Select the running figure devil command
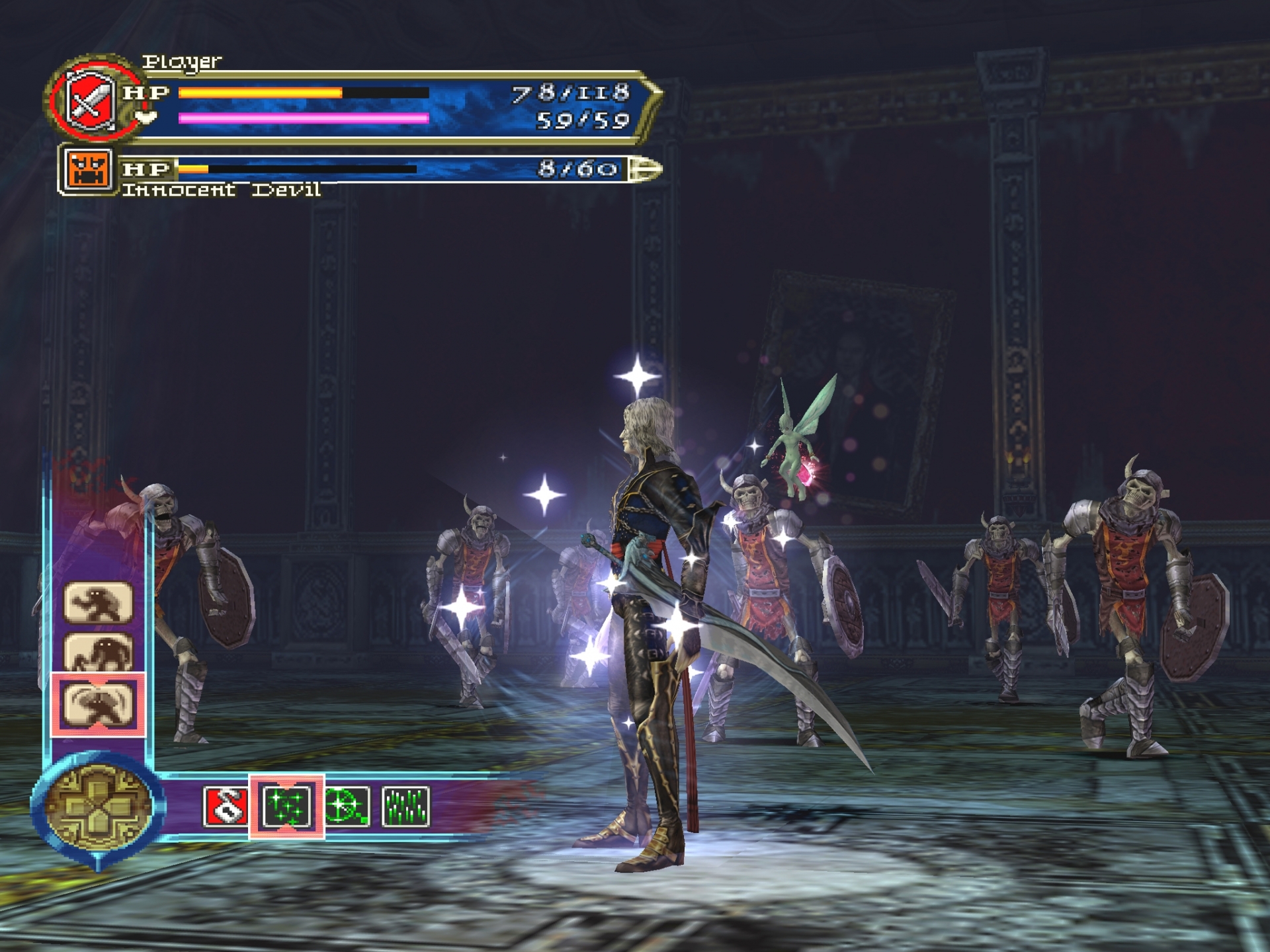The image size is (1270, 952). coord(99,602)
